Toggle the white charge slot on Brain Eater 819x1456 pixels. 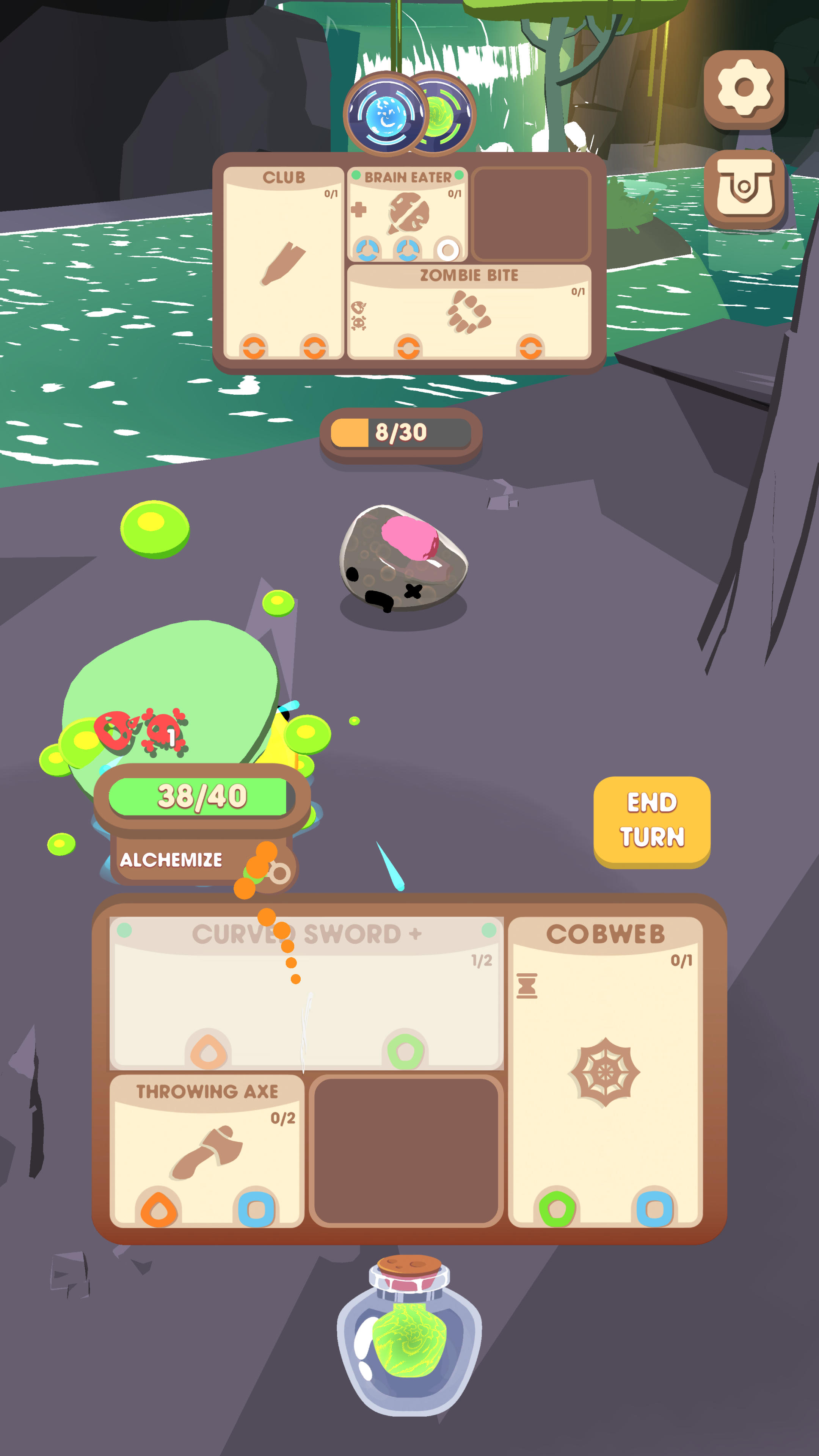[447, 250]
